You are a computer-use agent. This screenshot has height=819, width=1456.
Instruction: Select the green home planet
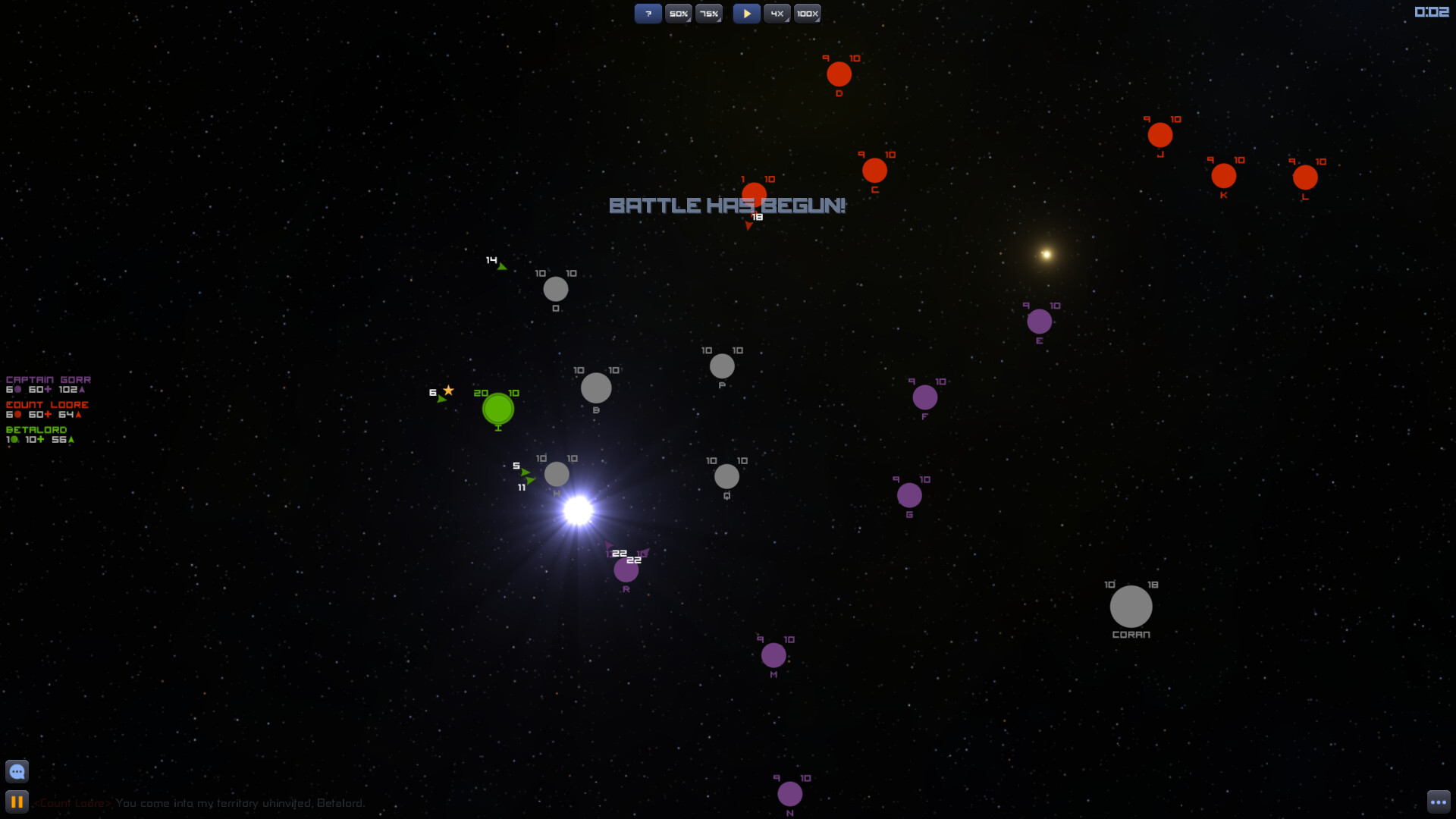[x=497, y=410]
